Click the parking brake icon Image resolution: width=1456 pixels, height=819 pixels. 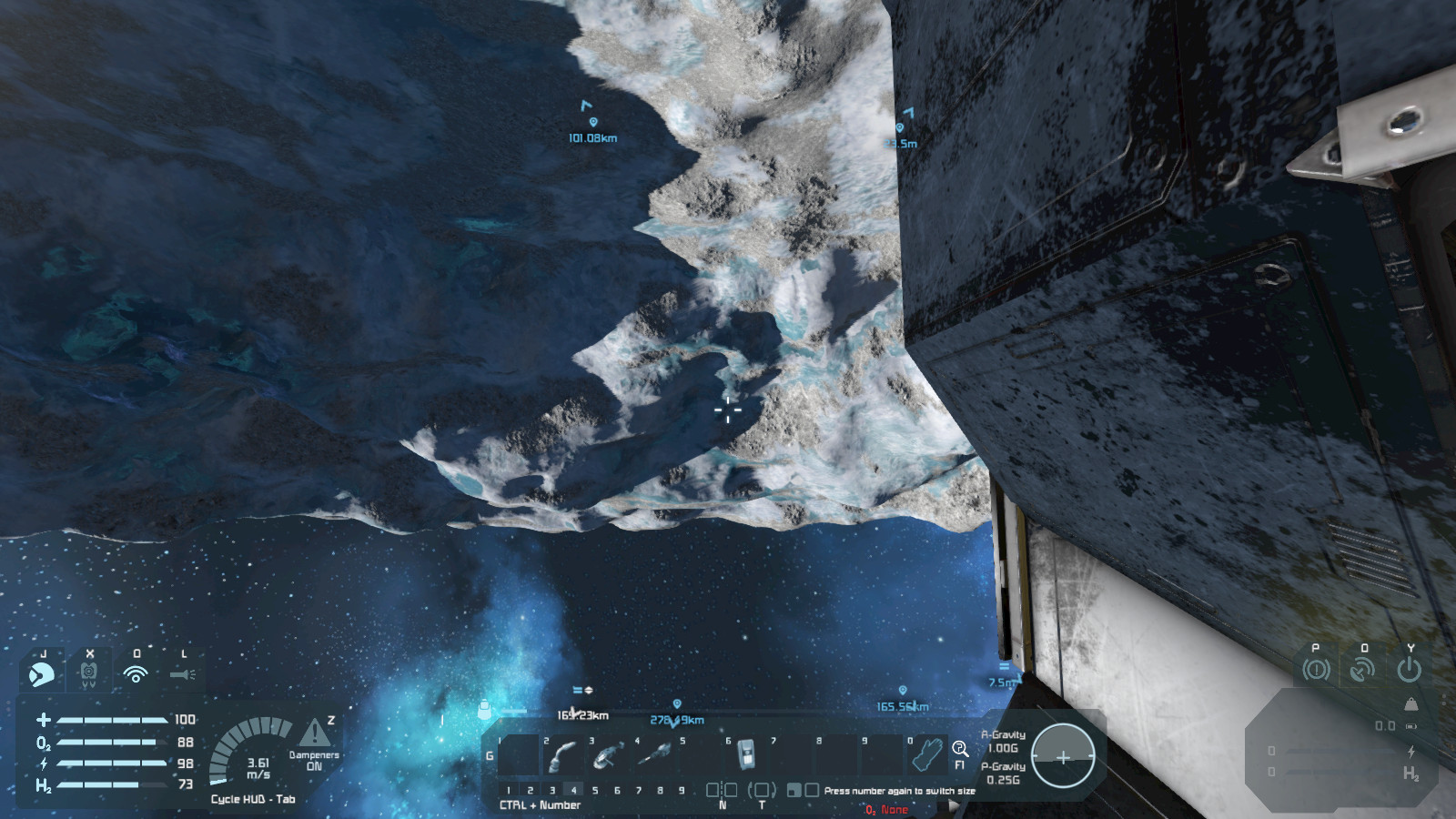(1316, 670)
